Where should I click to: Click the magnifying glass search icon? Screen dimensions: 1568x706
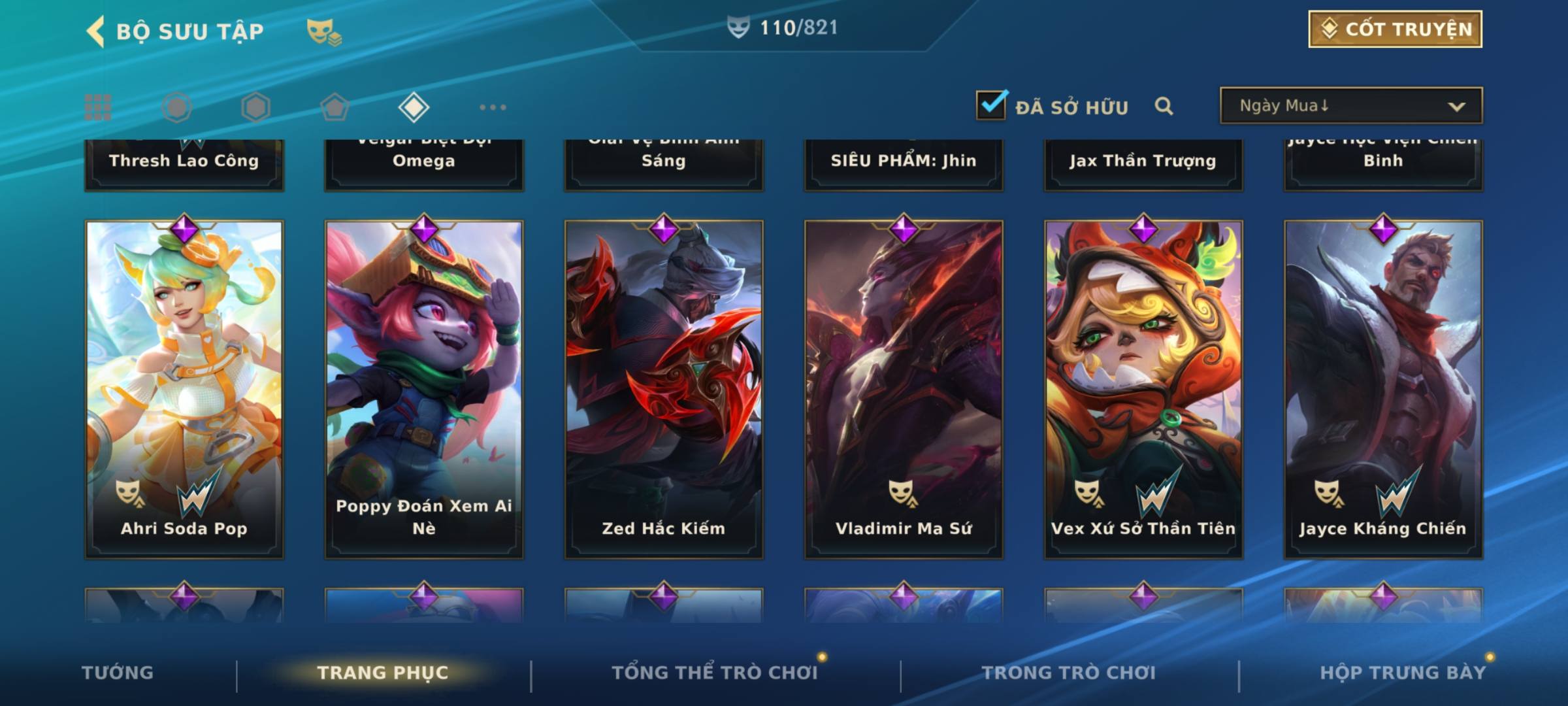pos(1164,106)
